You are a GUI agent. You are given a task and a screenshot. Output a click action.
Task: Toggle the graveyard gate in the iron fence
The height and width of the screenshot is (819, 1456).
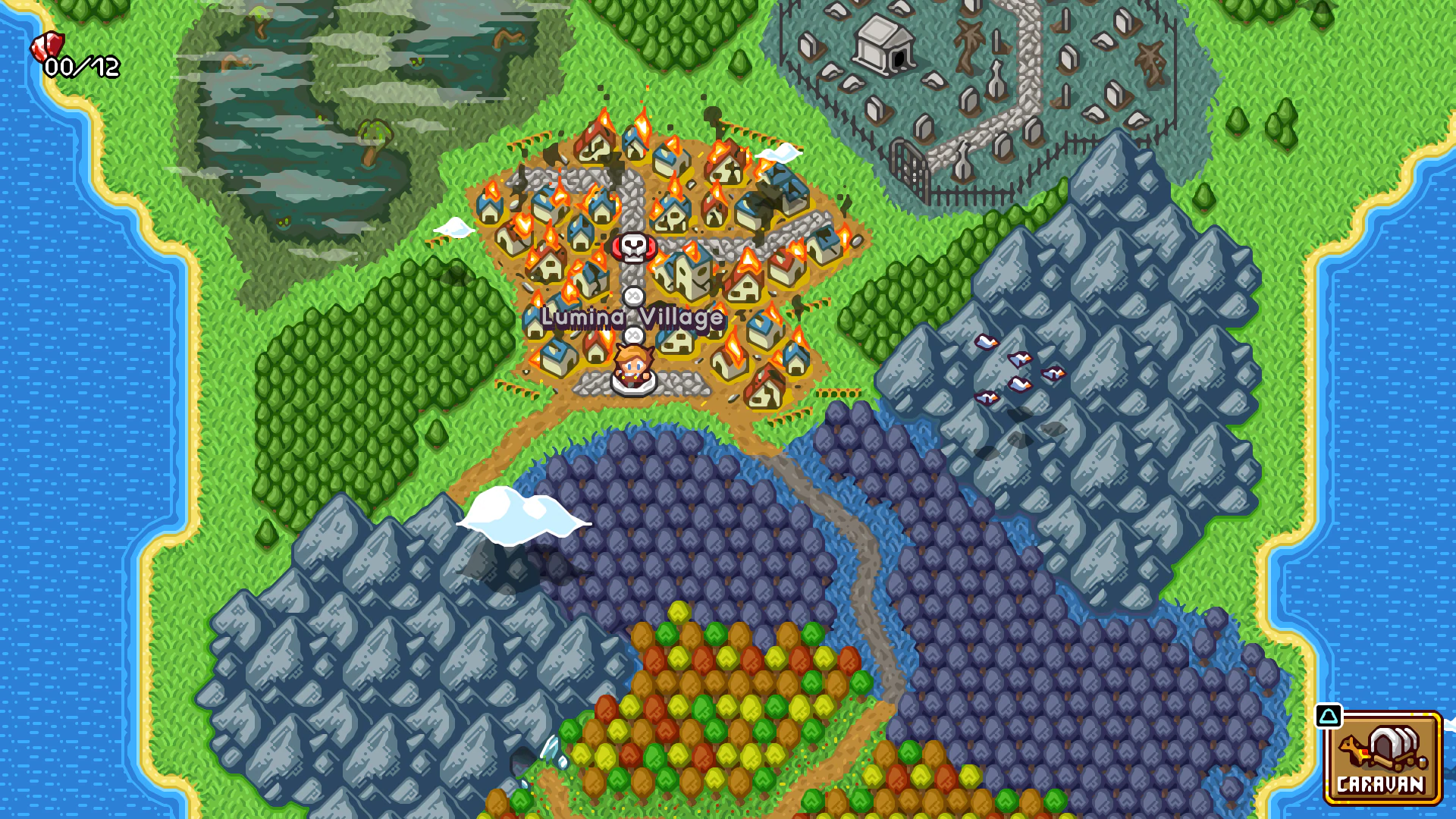click(x=908, y=168)
